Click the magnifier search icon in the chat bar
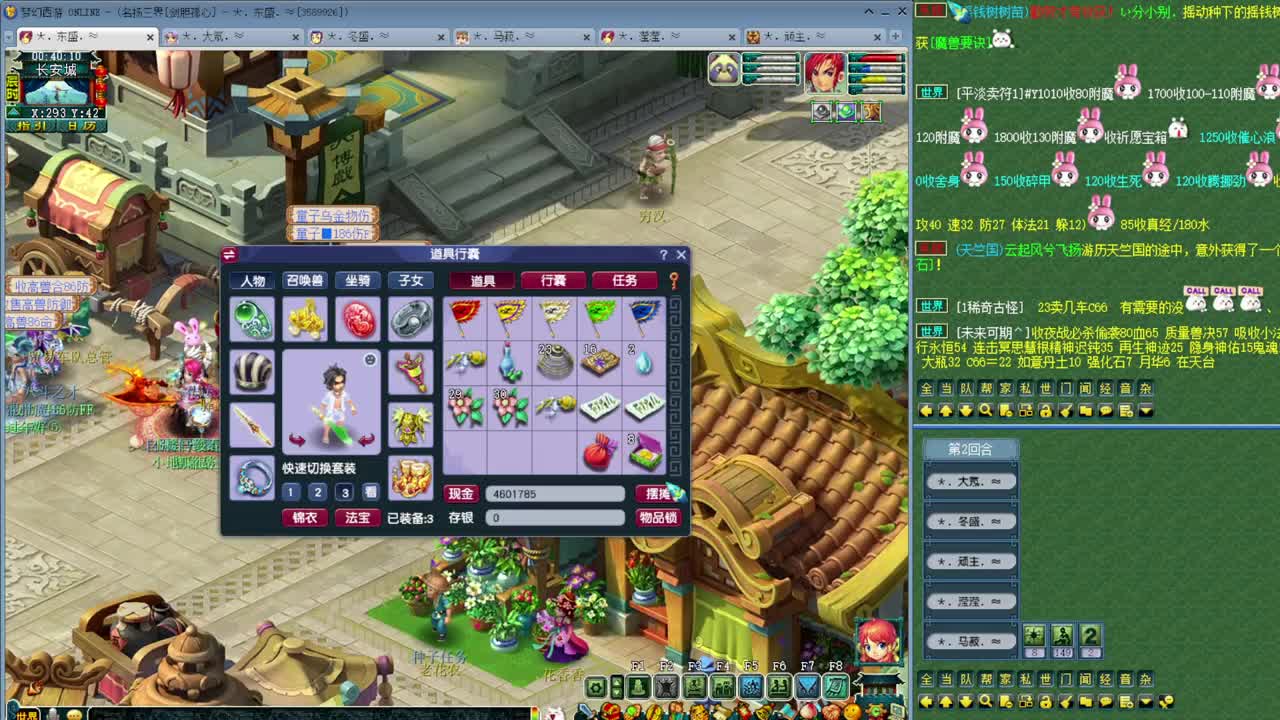Screen dimensions: 1280x720 pyautogui.click(x=985, y=410)
